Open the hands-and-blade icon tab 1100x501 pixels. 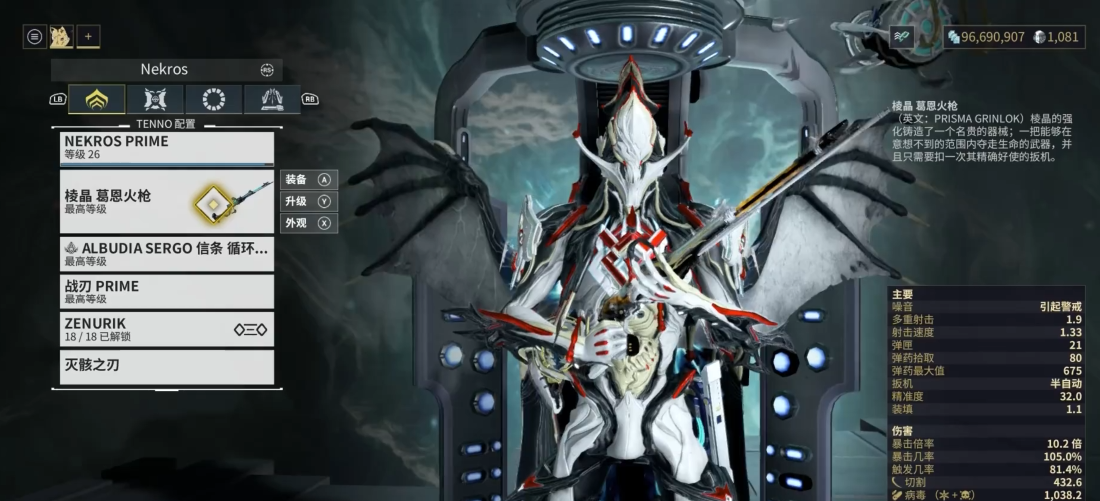(271, 99)
